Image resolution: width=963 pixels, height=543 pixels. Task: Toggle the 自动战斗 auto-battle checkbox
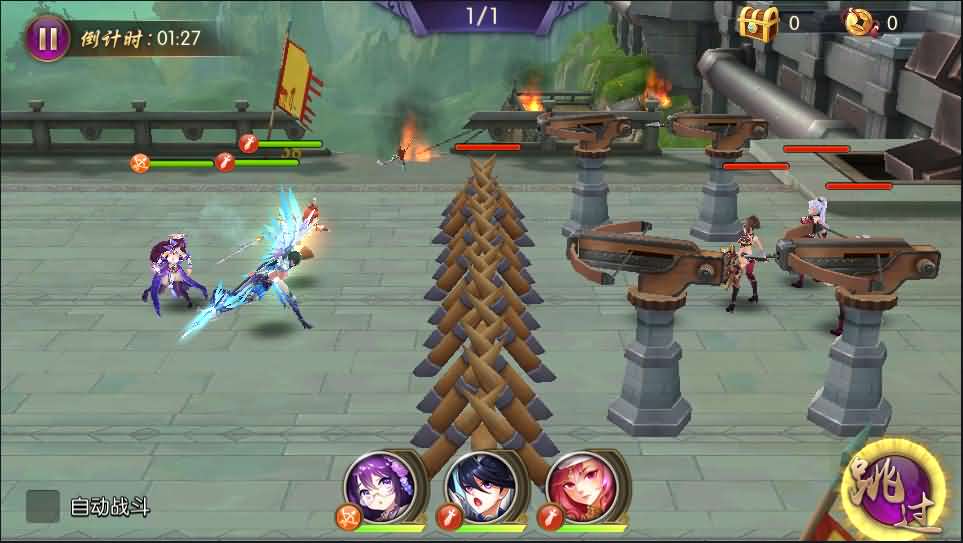(42, 506)
